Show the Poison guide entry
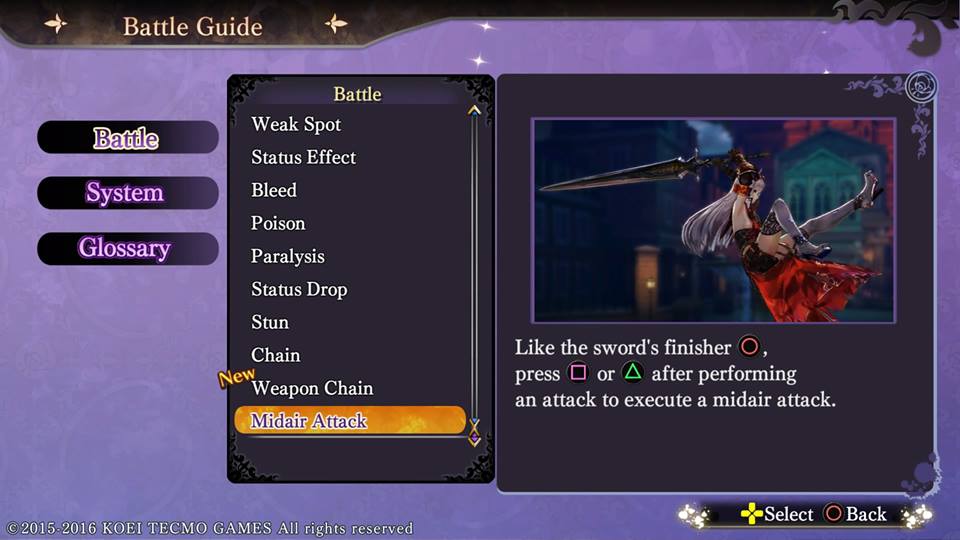 point(278,223)
